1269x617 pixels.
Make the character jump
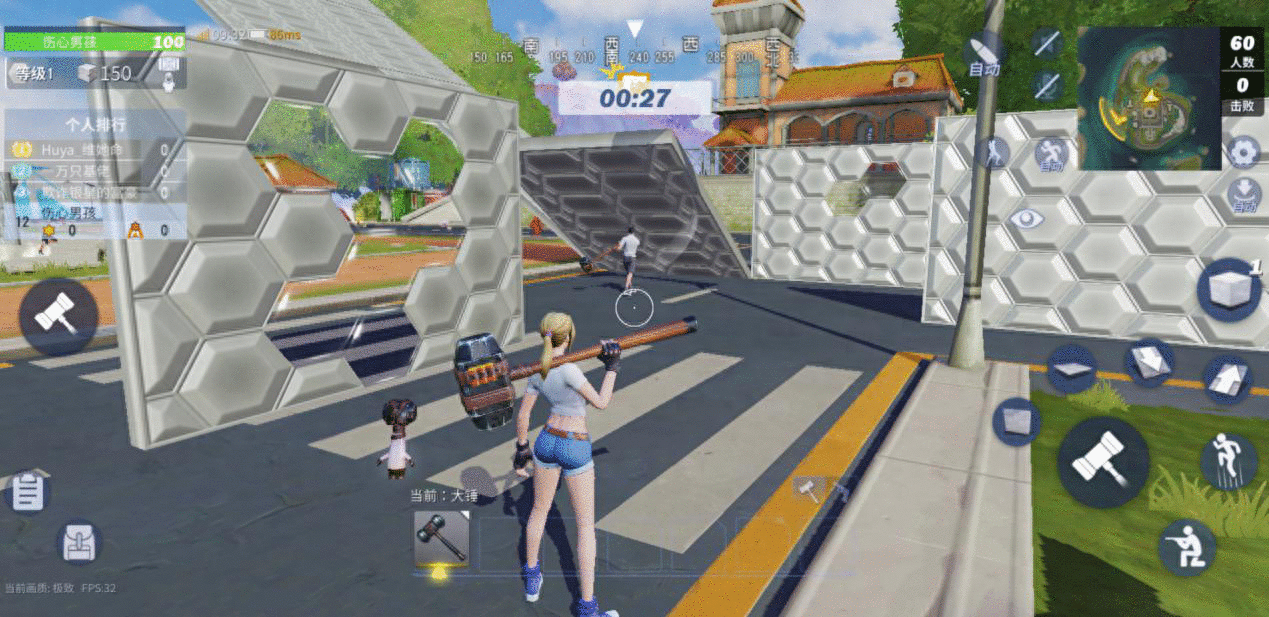pos(1228,463)
